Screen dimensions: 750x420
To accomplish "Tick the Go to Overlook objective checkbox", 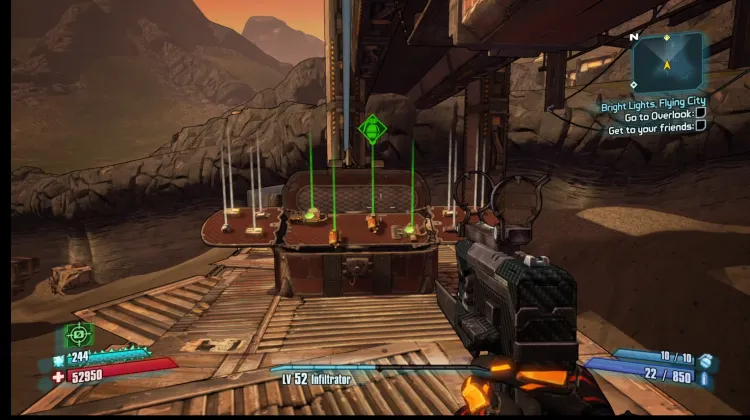I will click(700, 113).
